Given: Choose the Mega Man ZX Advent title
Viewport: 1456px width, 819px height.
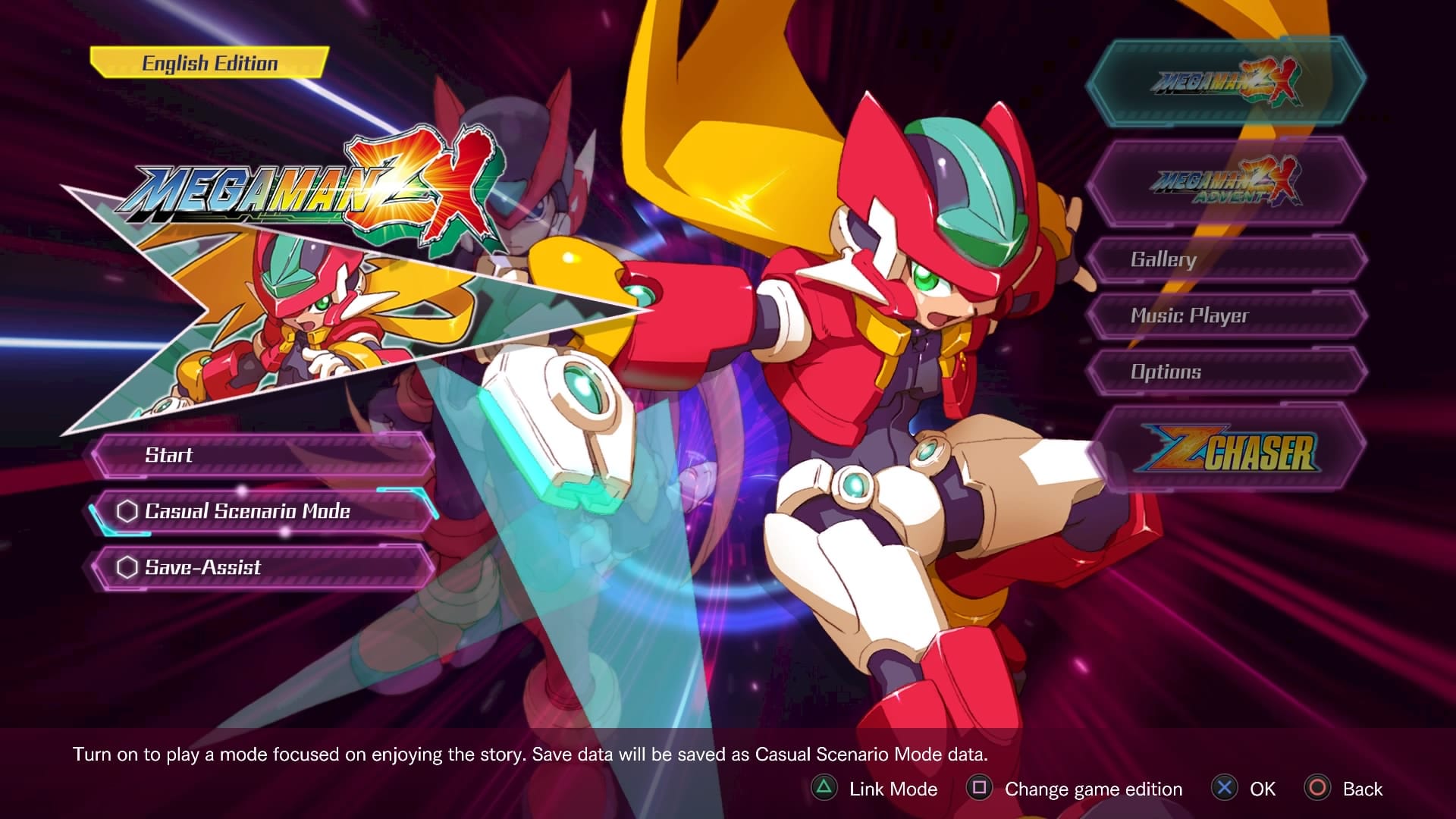Looking at the screenshot, I should (x=1225, y=182).
